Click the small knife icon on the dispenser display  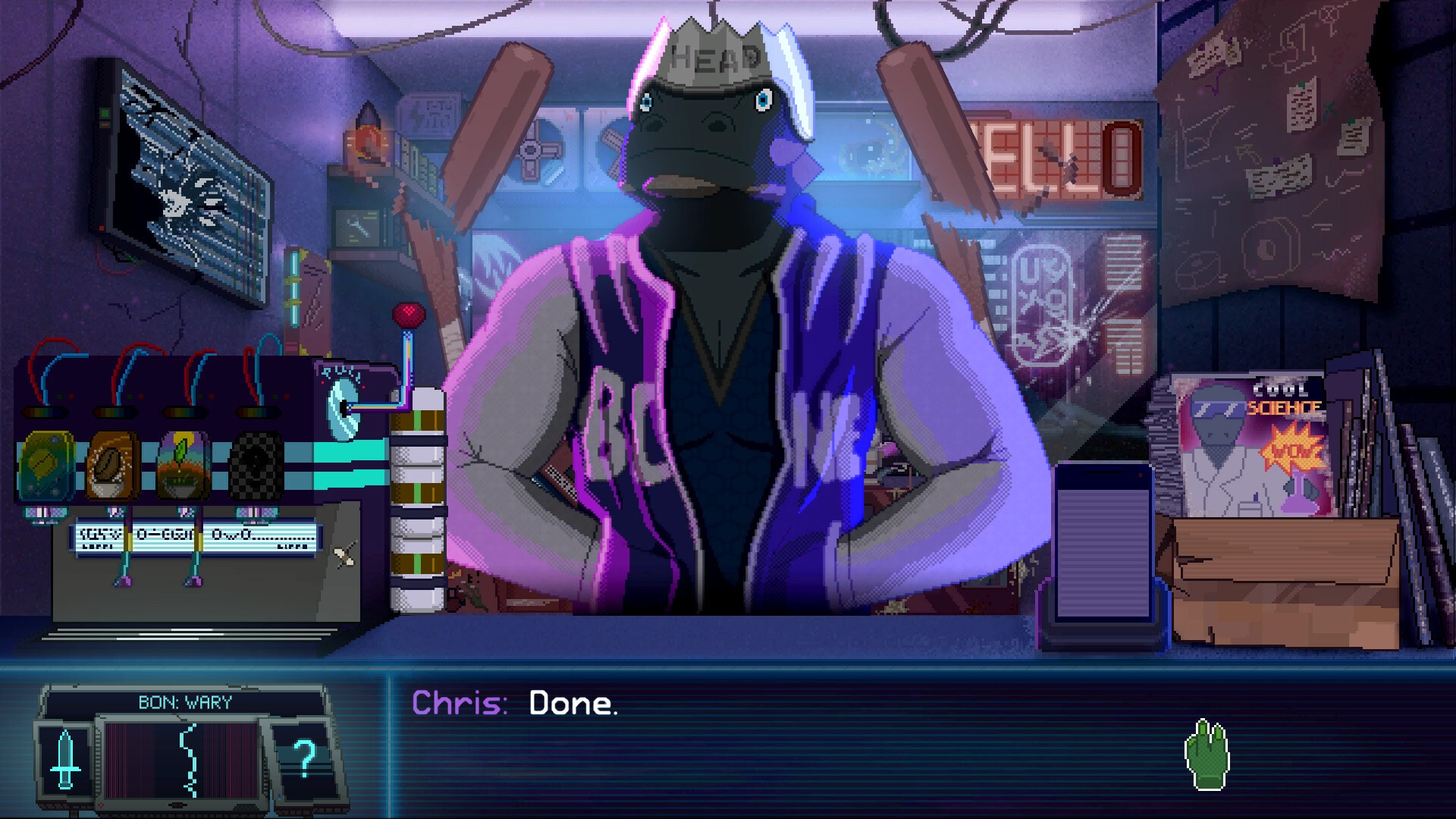[345, 554]
